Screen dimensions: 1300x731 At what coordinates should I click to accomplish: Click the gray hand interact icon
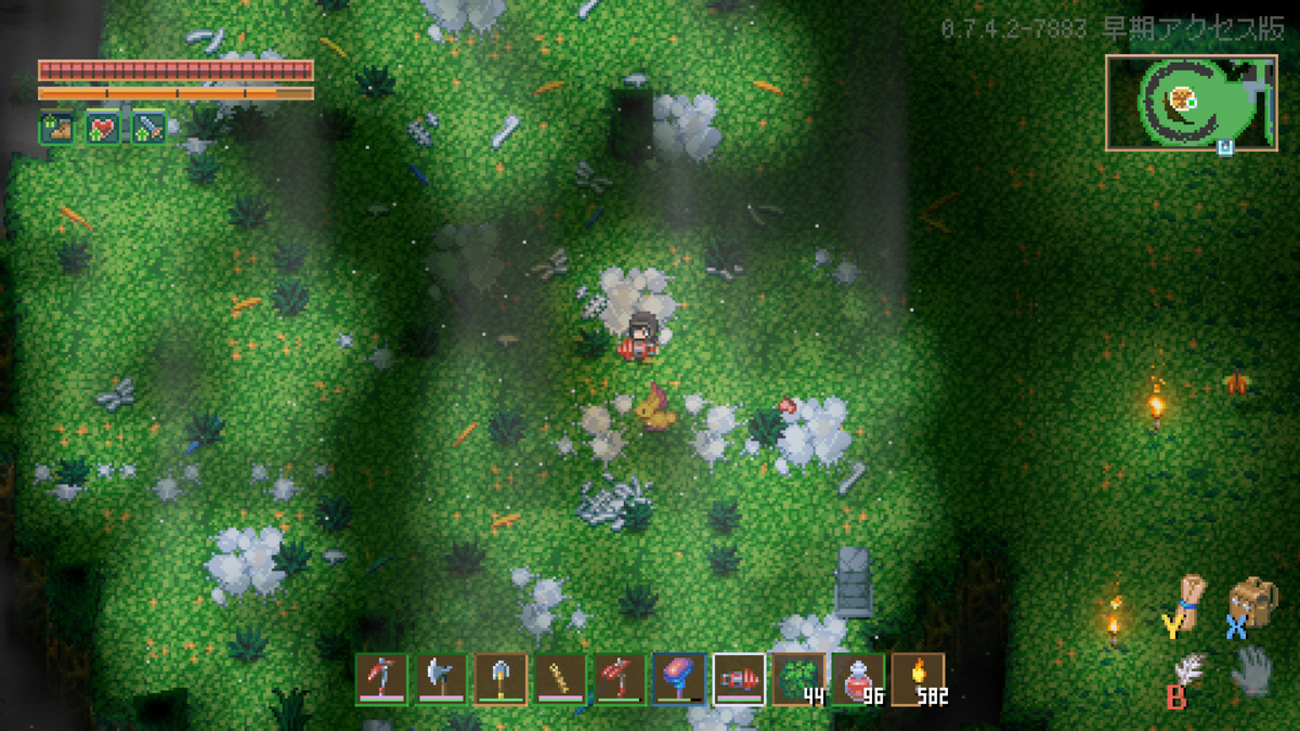[x=1251, y=671]
